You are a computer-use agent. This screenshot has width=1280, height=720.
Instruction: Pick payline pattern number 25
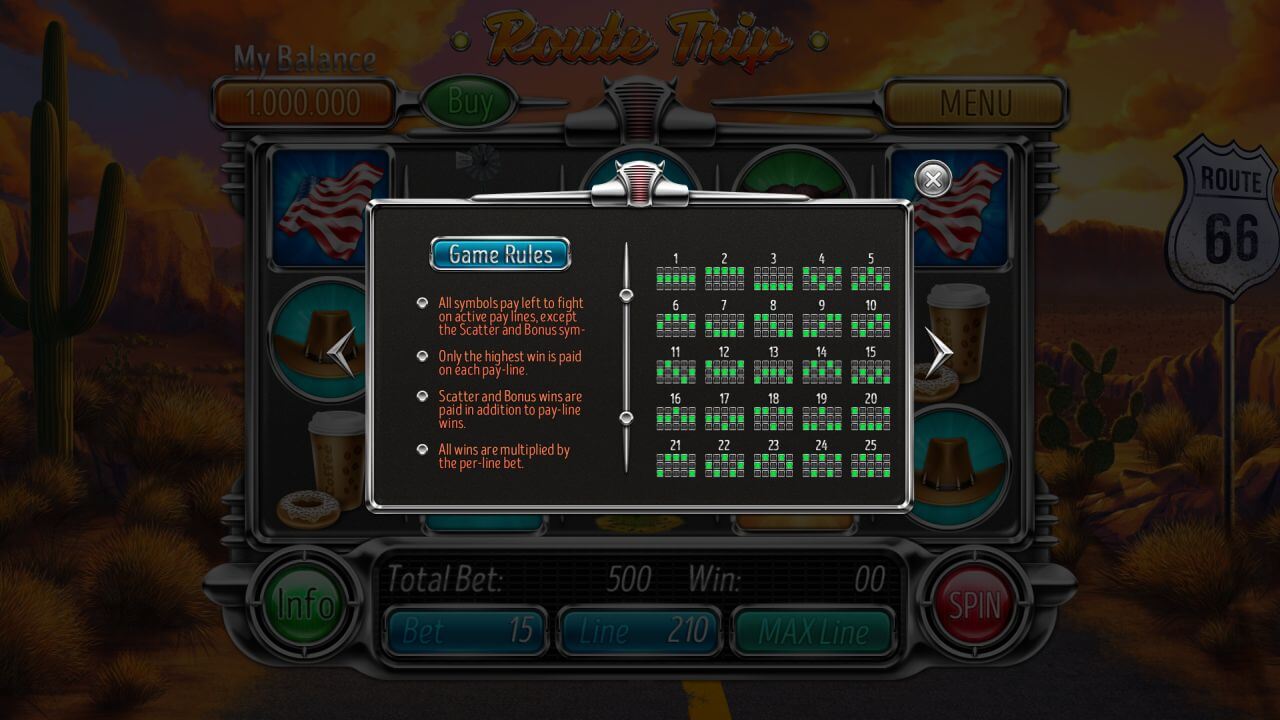coord(870,464)
